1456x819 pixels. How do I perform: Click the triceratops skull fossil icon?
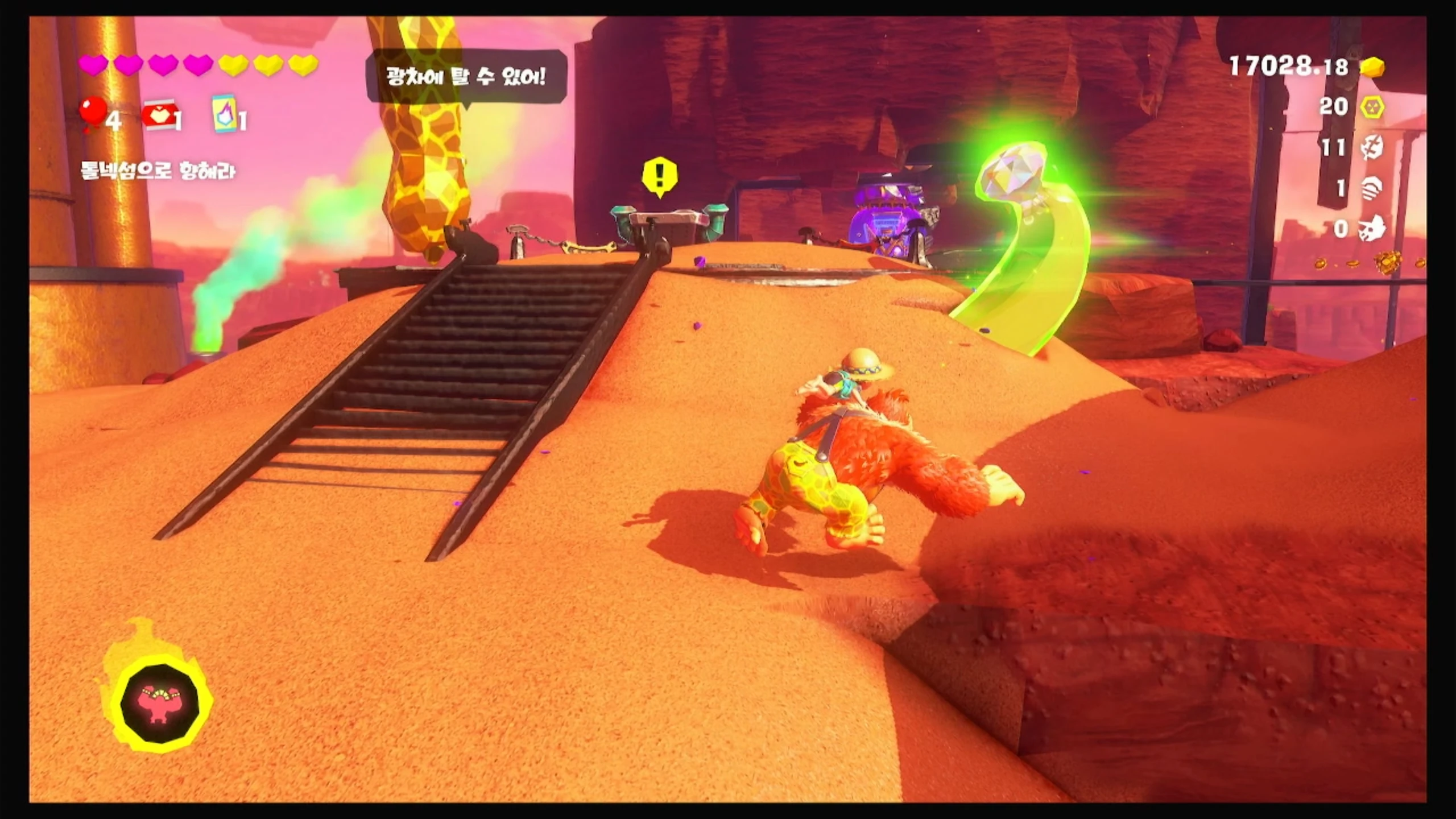click(1372, 229)
